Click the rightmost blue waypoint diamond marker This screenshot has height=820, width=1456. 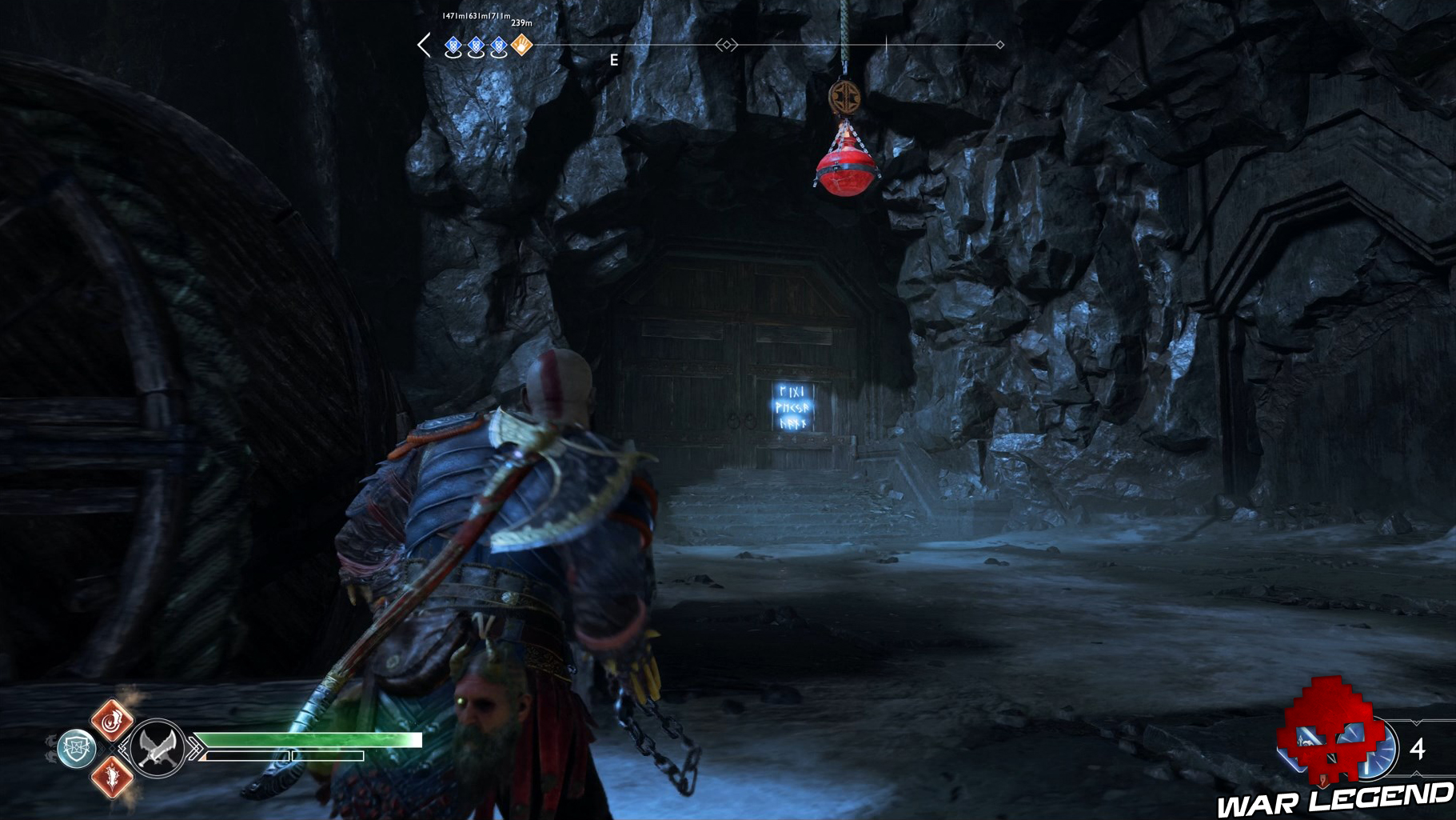(498, 46)
